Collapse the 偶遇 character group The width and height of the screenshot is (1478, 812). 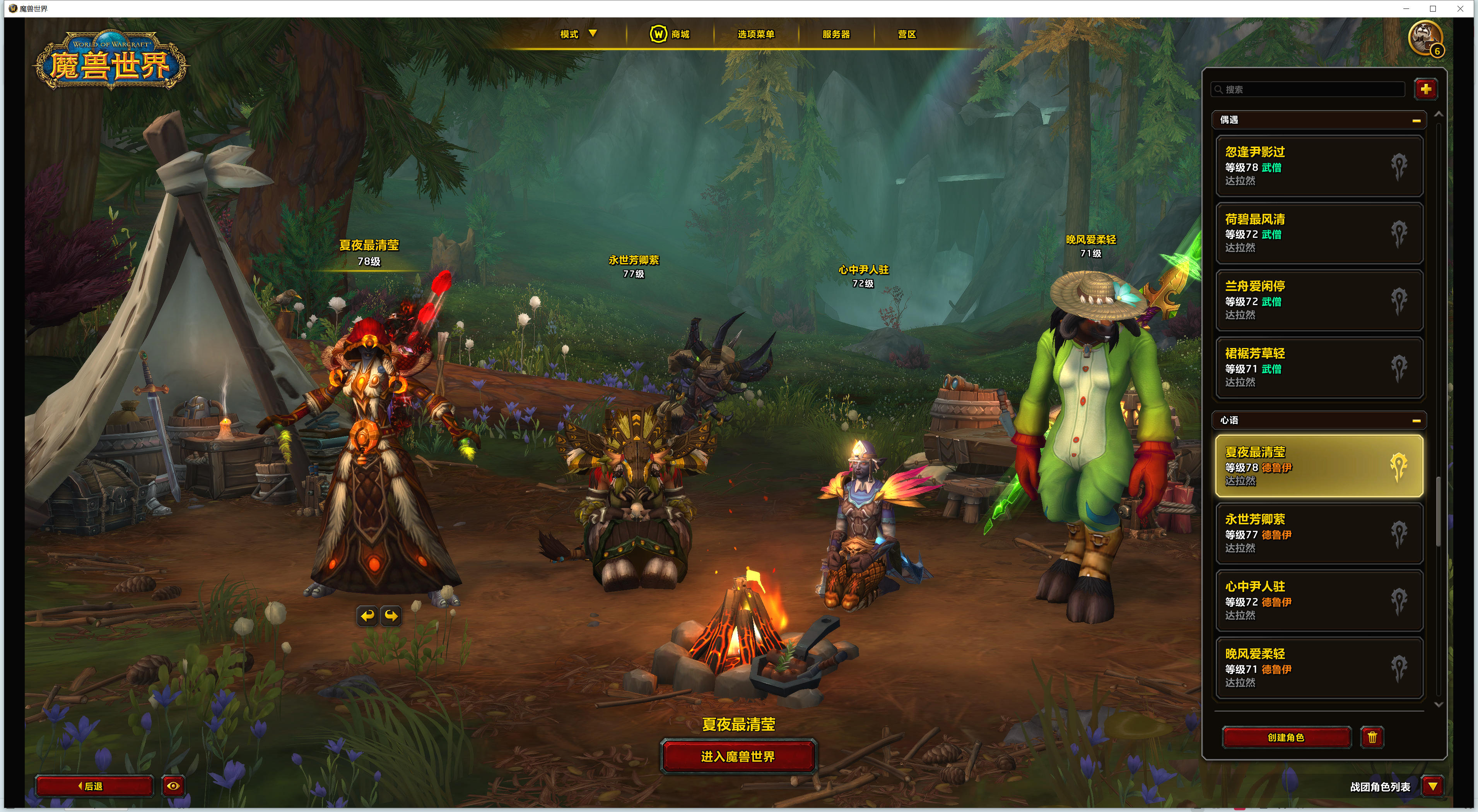click(x=1416, y=120)
